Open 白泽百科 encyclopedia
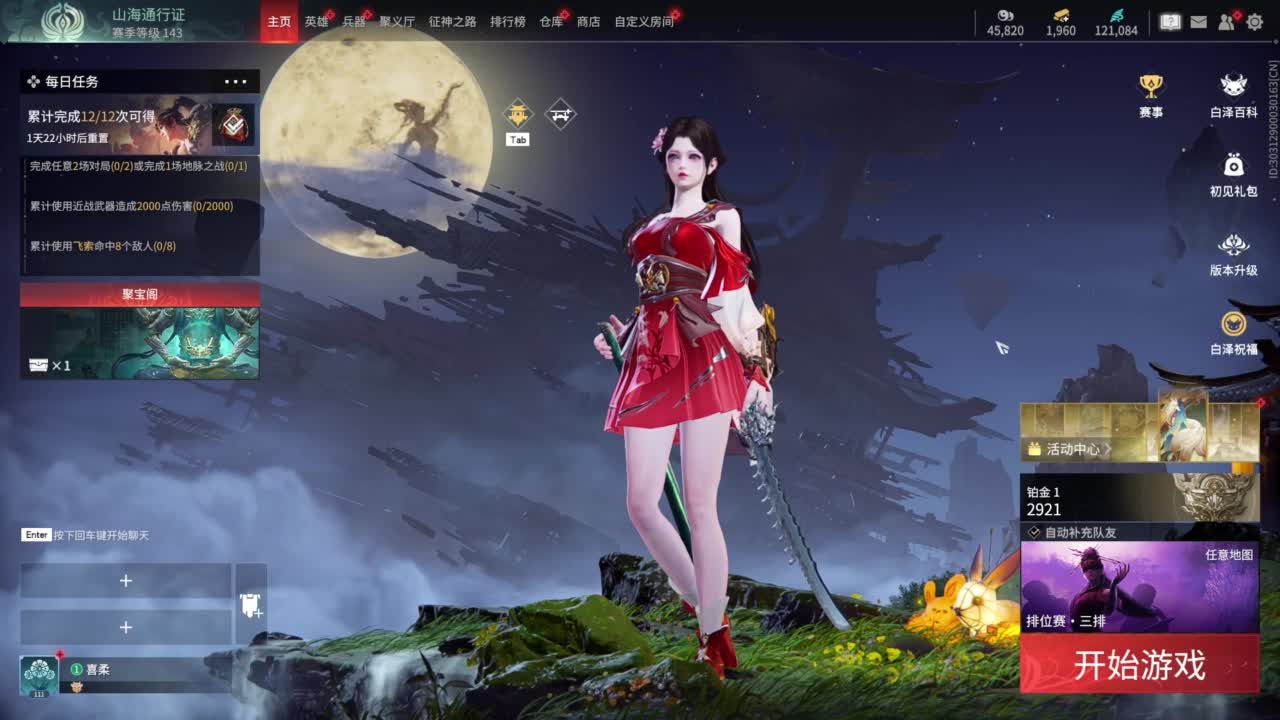The image size is (1280, 720). [x=1234, y=95]
